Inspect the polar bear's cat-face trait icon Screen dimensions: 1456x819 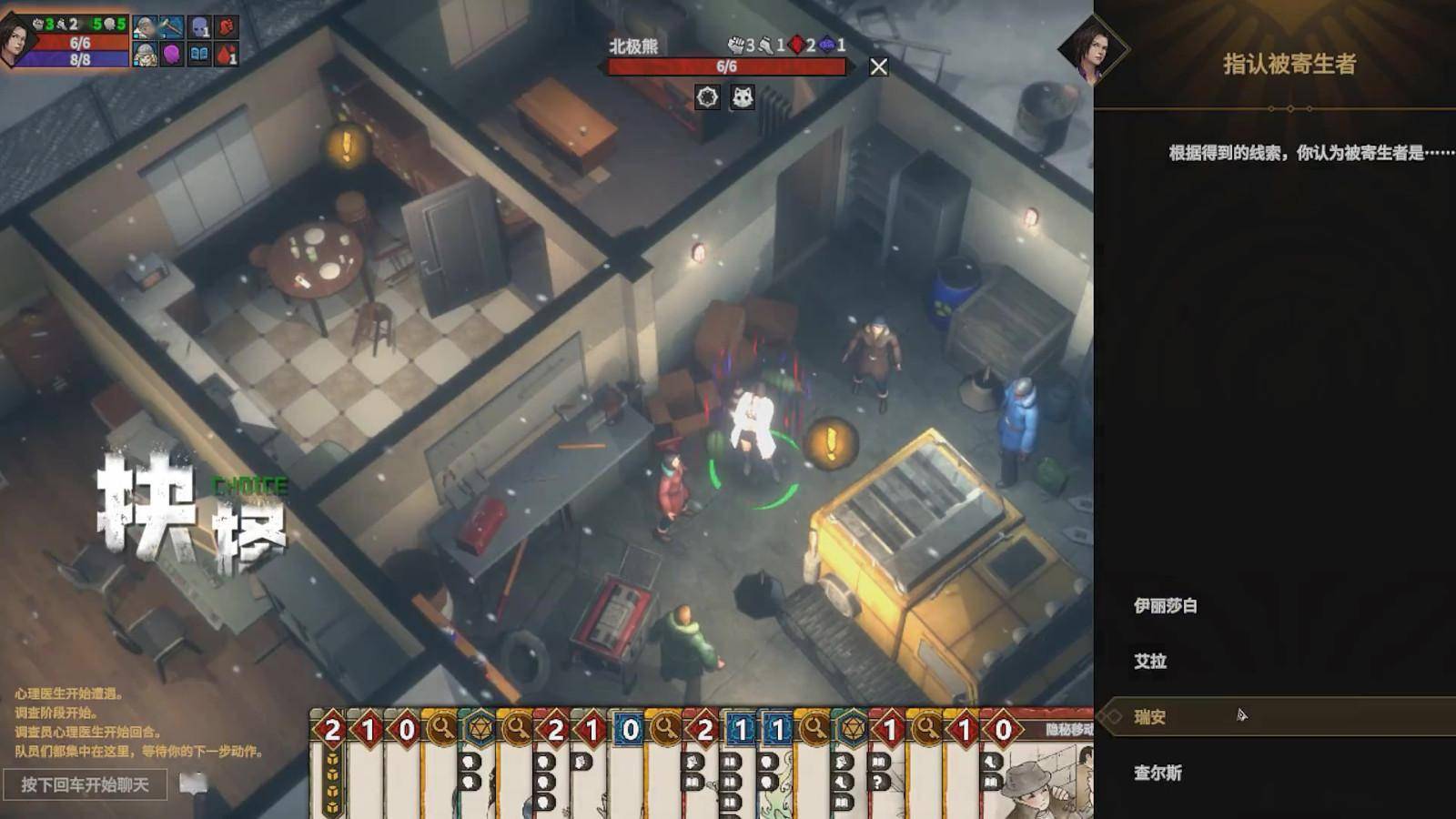click(743, 97)
